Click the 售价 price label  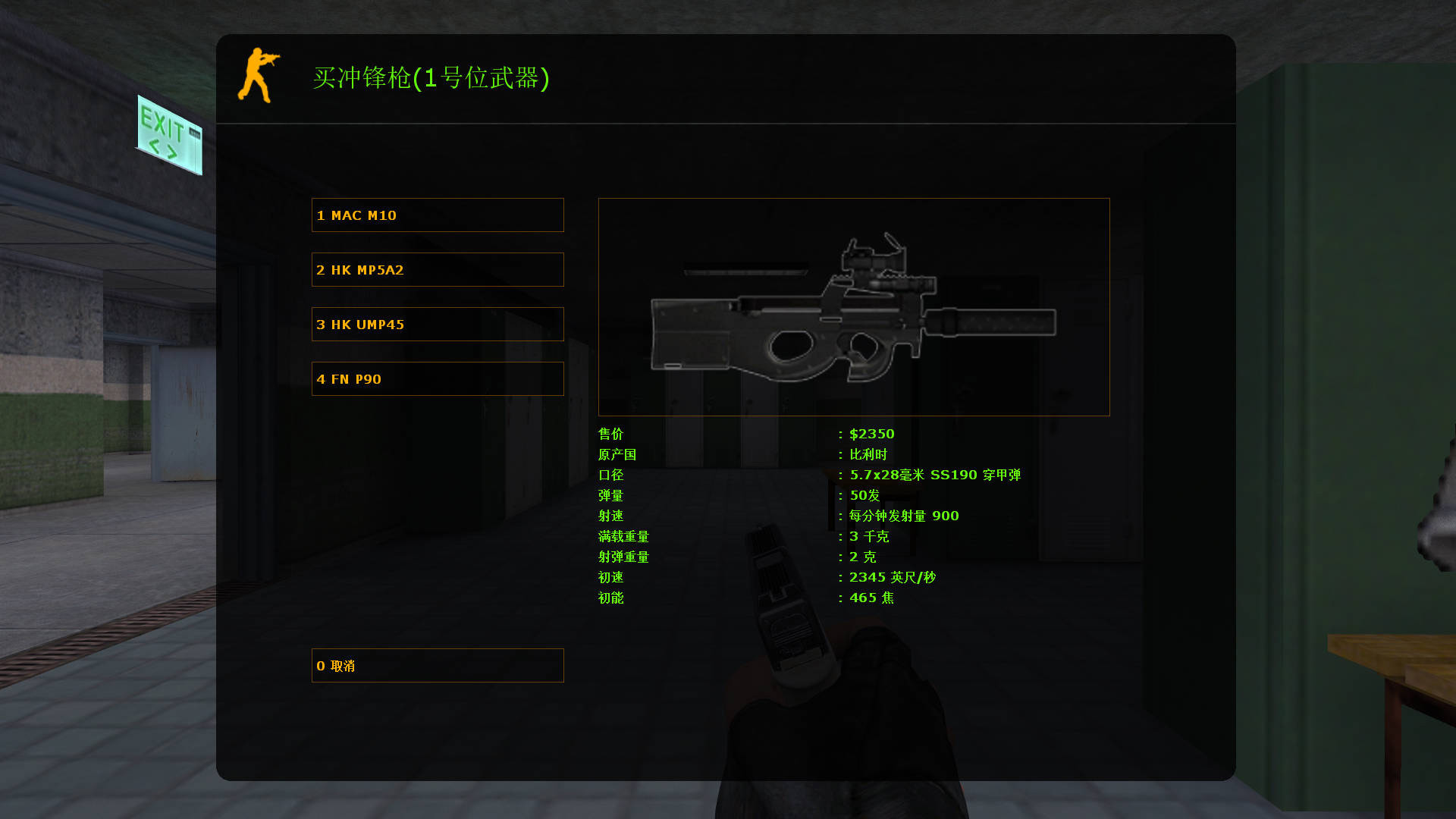point(610,434)
